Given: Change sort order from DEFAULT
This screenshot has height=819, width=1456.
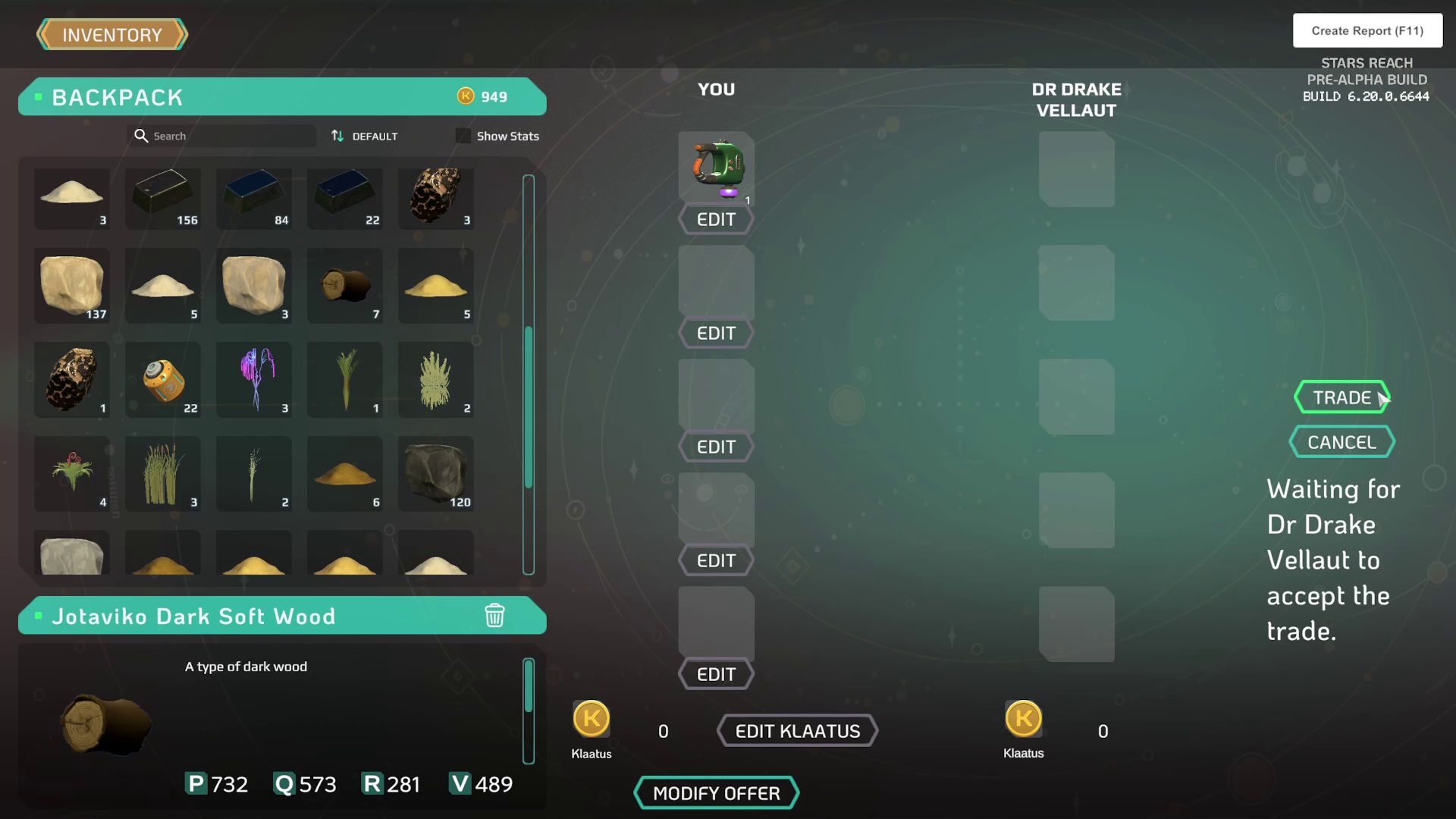Looking at the screenshot, I should [365, 136].
